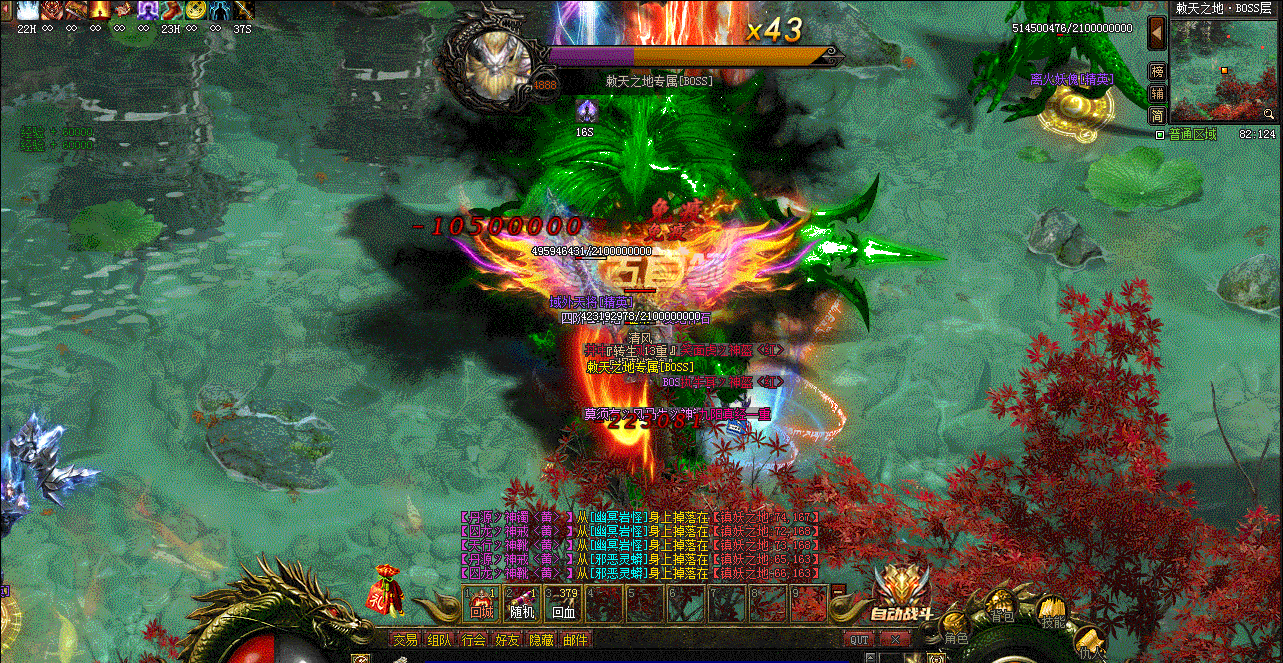Viewport: 1283px width, 663px height.
Task: Use the 回血 healing potion slot
Action: click(x=564, y=603)
